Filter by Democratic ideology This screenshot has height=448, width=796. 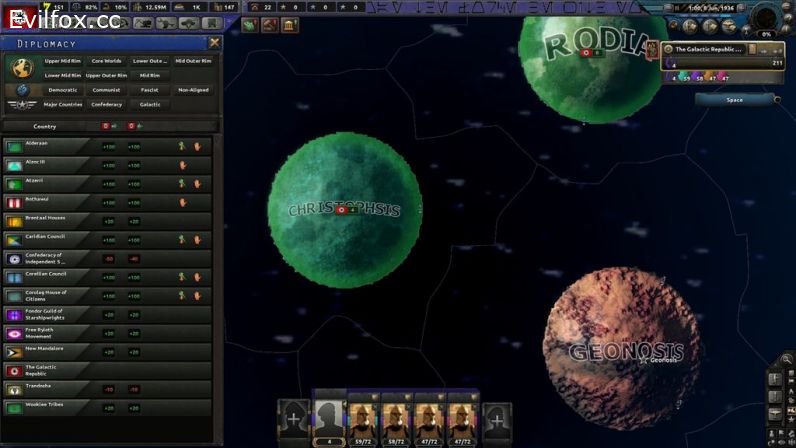coord(62,90)
